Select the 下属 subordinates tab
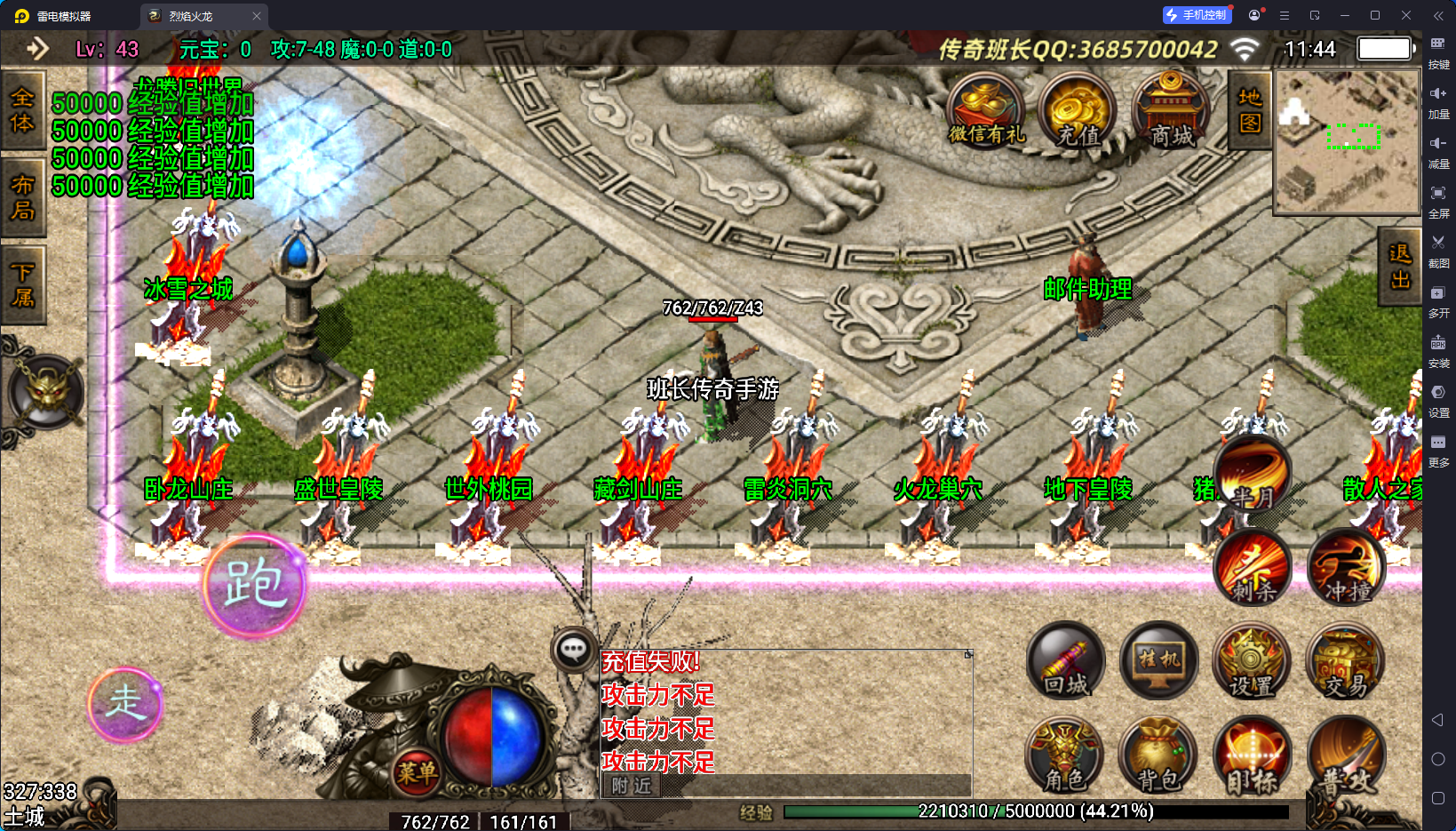The image size is (1456, 831). (x=22, y=284)
